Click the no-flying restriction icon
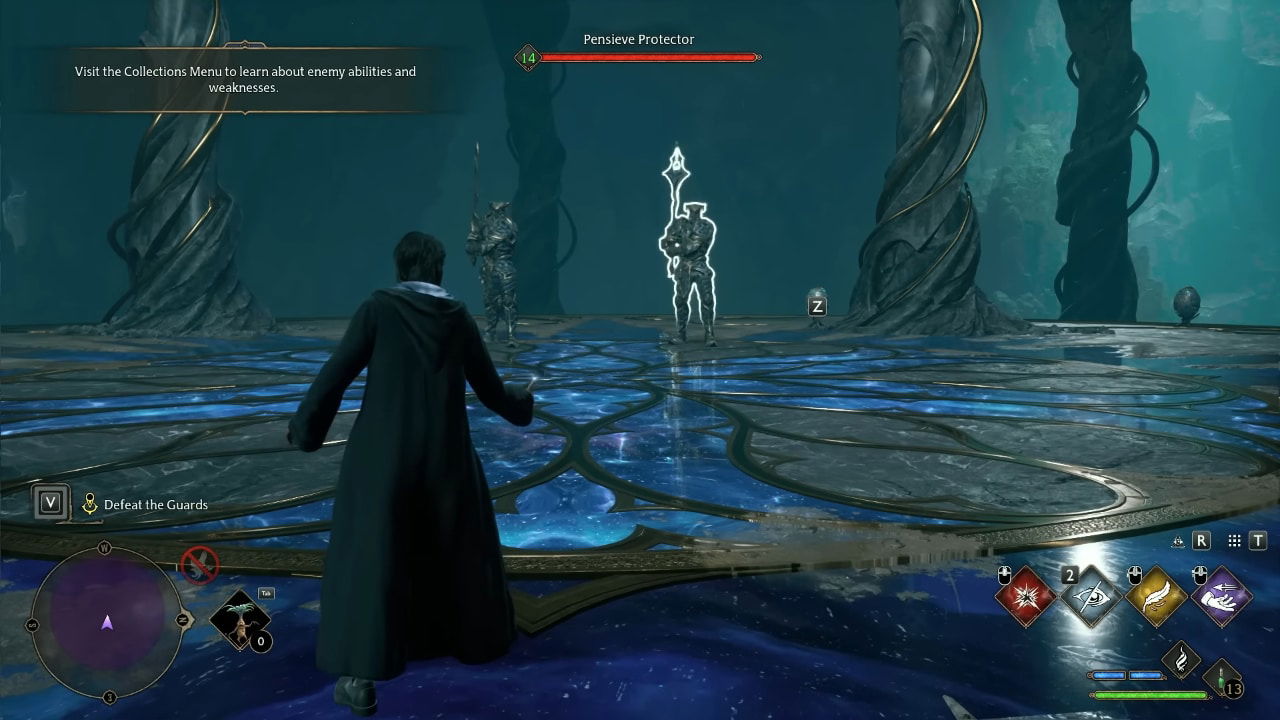This screenshot has height=720, width=1280. (x=199, y=565)
